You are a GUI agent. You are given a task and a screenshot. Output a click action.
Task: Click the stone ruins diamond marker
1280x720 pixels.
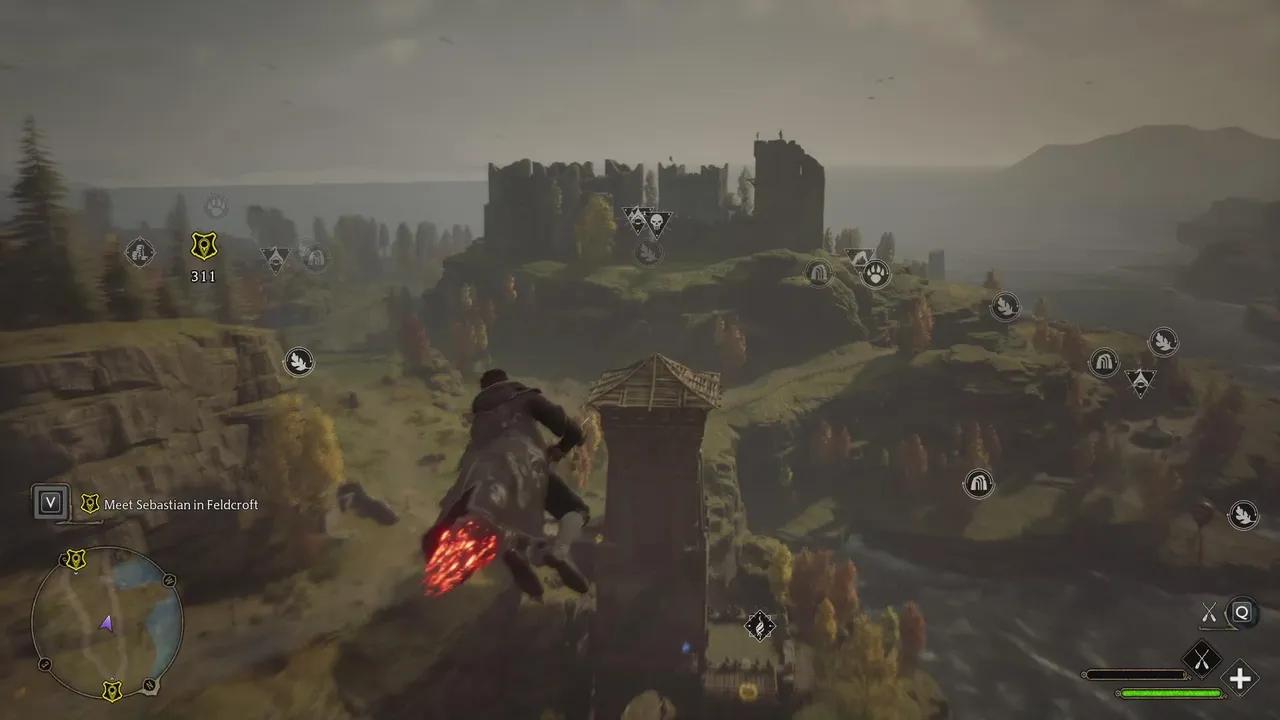click(140, 251)
